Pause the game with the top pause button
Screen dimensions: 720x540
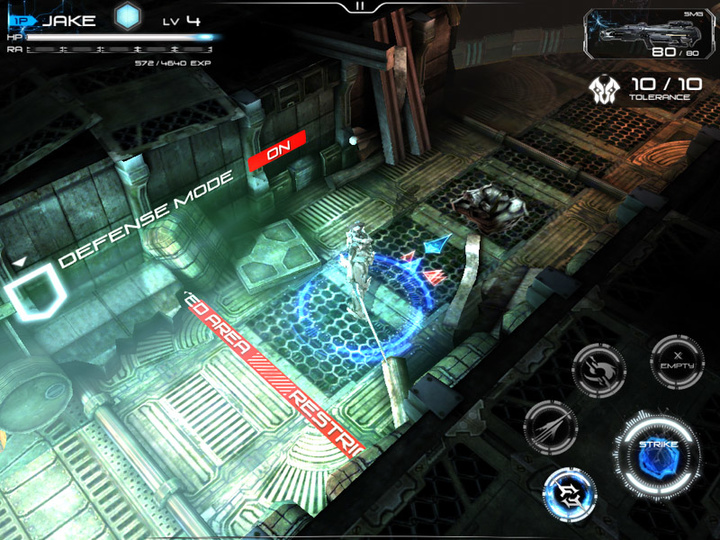(360, 6)
